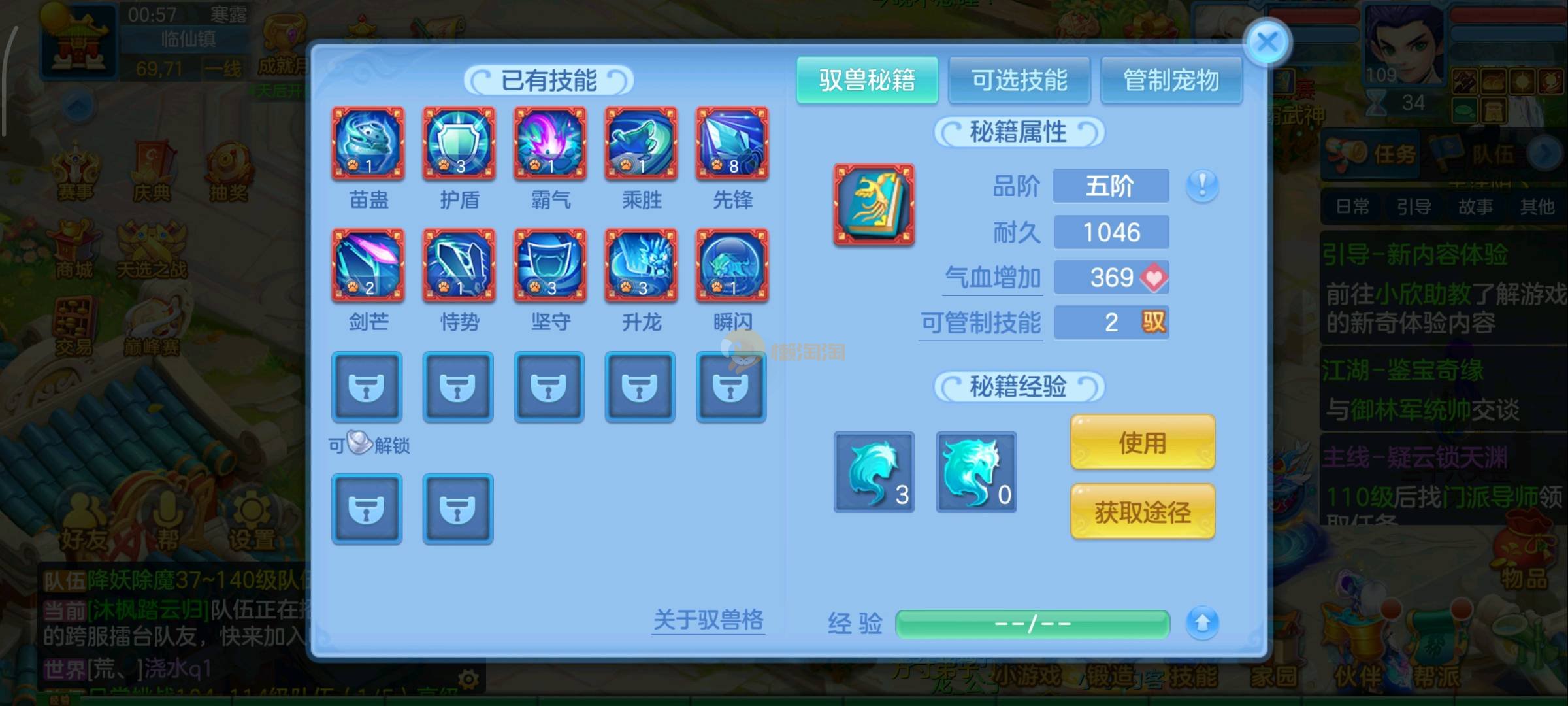Click the yellow 使用 button
The width and height of the screenshot is (1568, 706).
click(x=1143, y=443)
